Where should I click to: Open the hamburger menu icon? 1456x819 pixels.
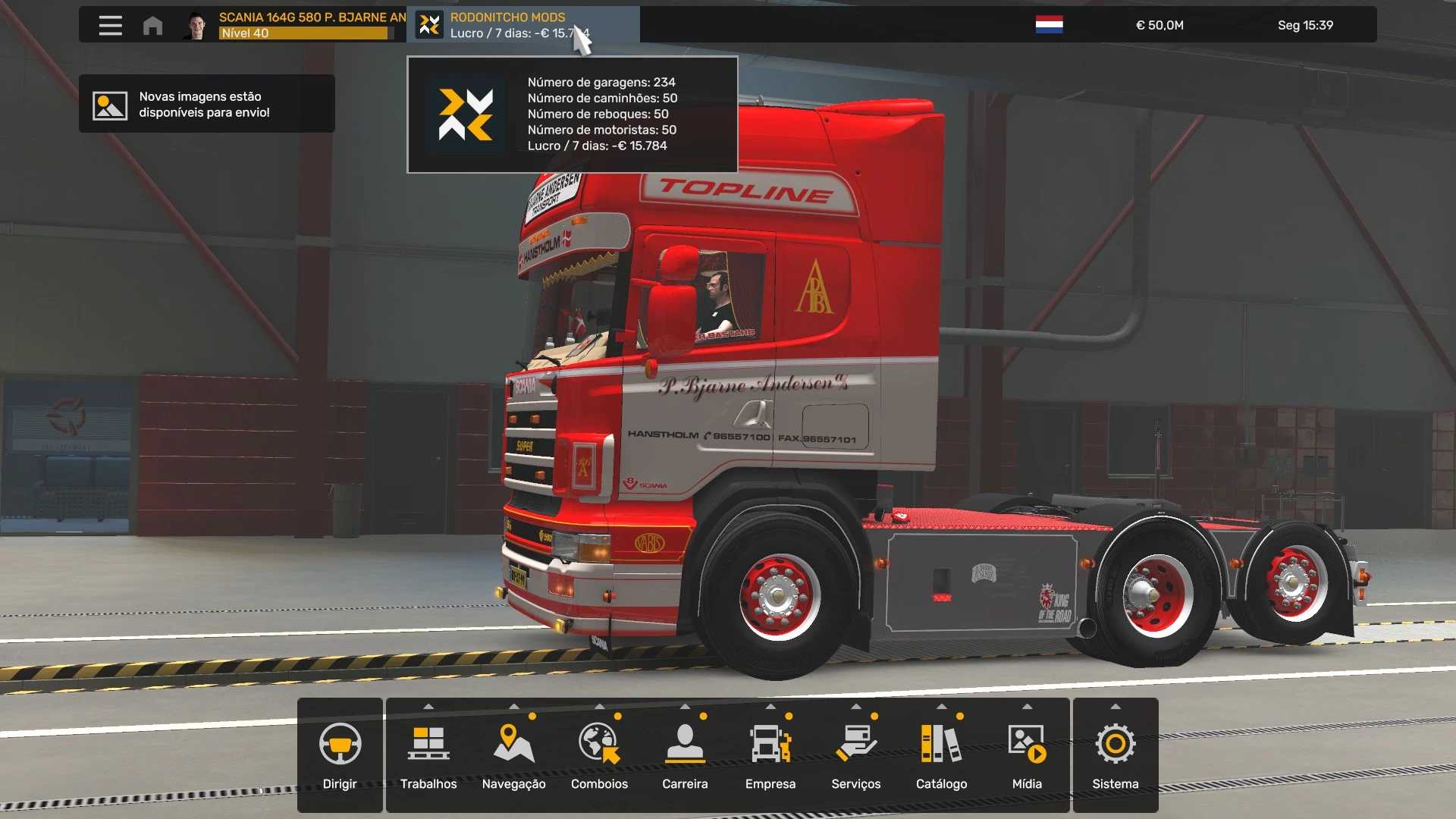(110, 25)
